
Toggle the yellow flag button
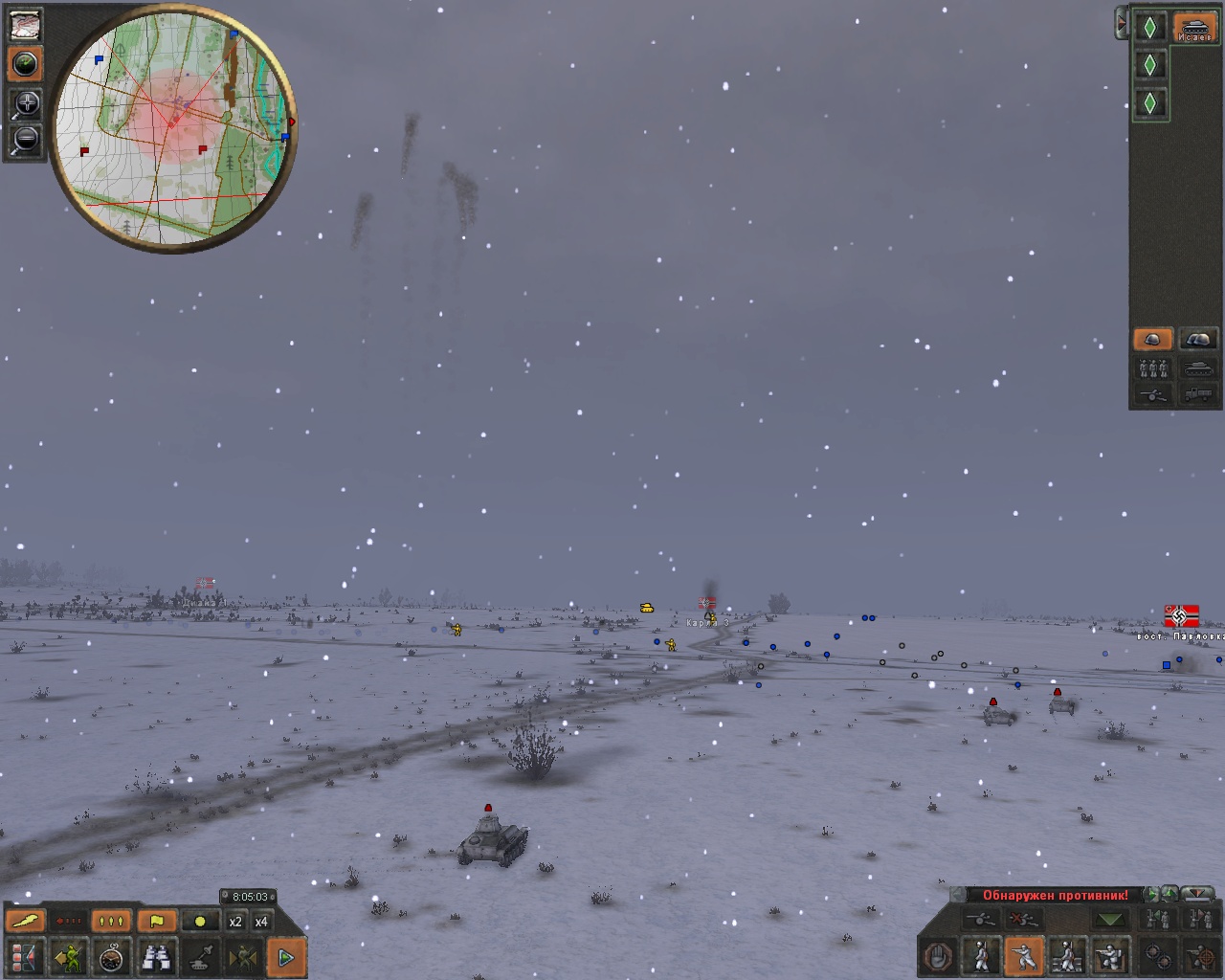click(x=156, y=922)
